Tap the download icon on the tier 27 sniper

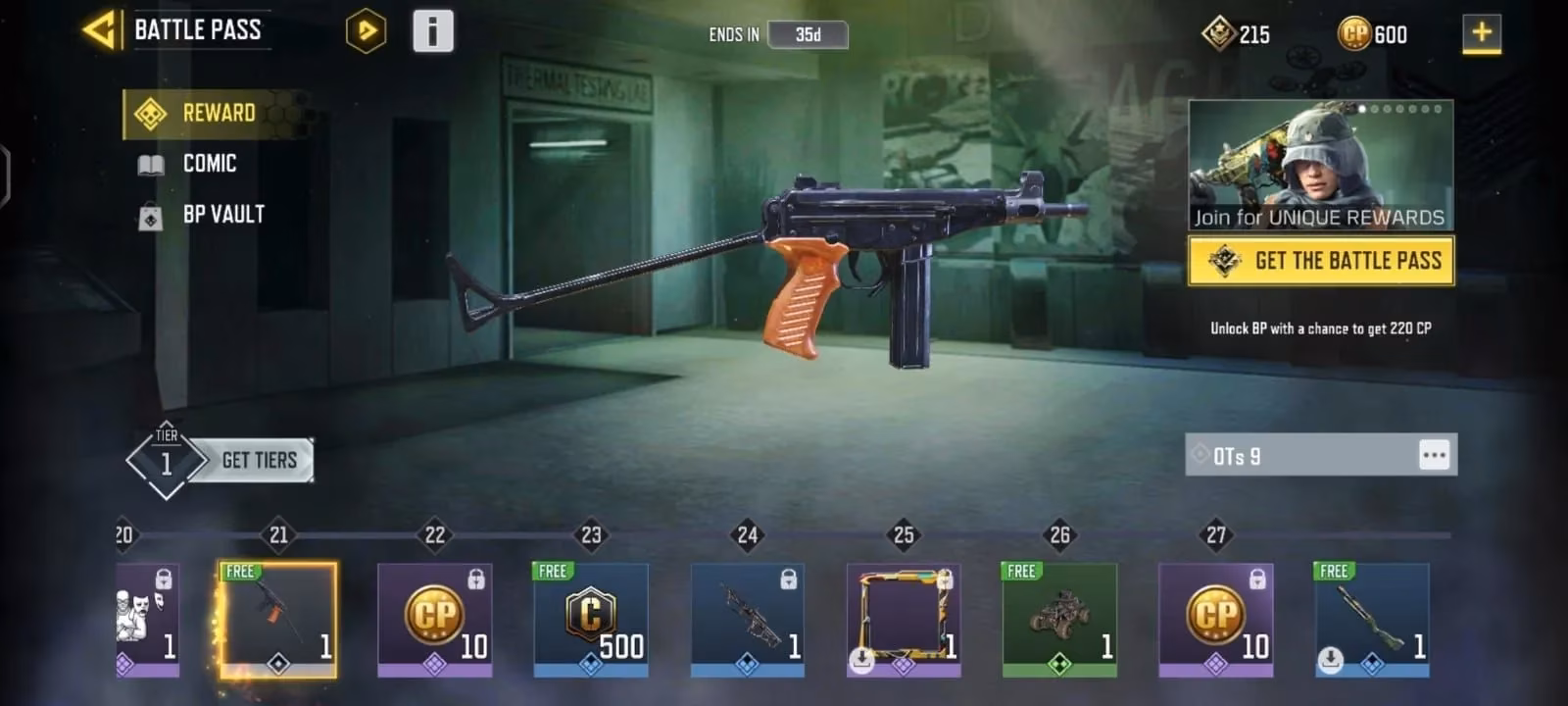point(1331,659)
